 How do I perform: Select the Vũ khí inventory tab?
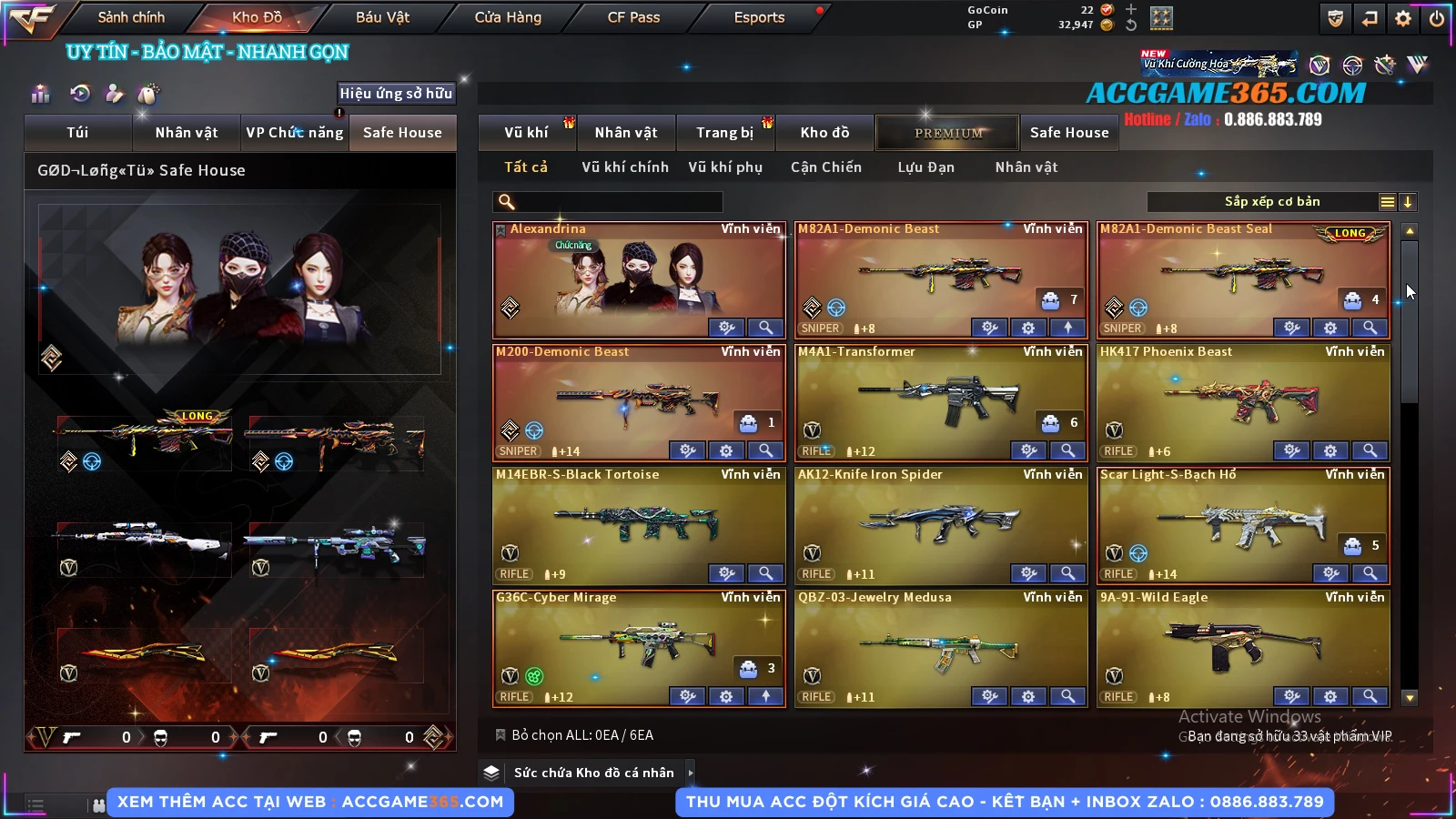coord(526,133)
